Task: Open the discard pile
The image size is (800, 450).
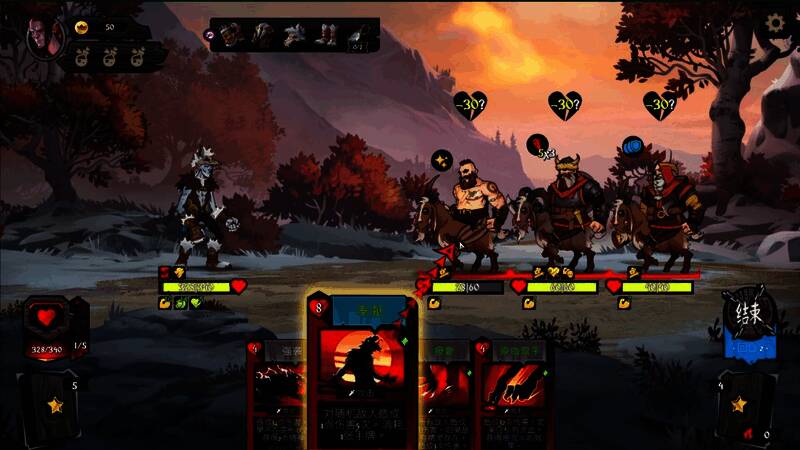Action: 747,407
